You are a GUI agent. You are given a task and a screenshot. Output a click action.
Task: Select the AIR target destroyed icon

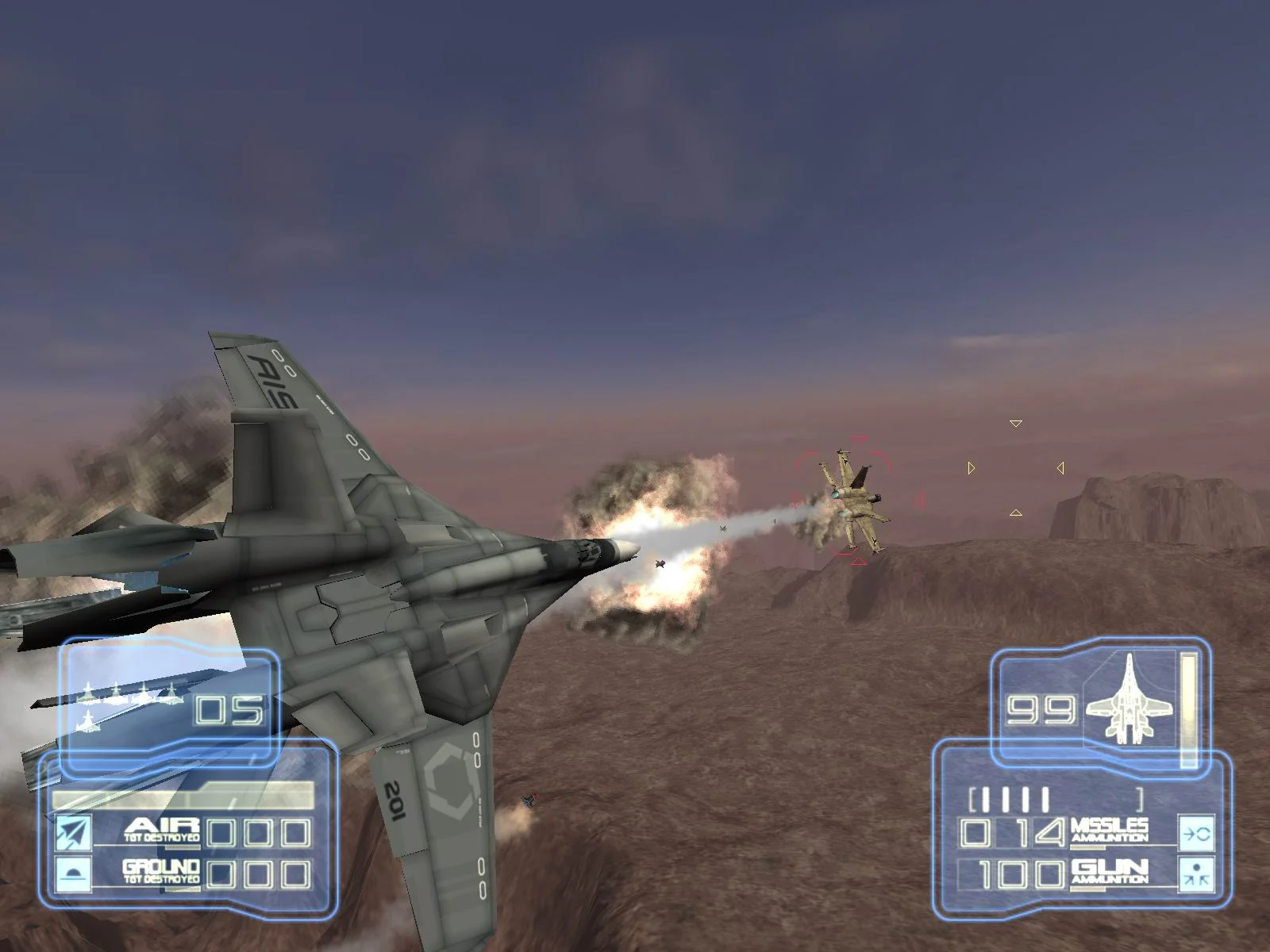pyautogui.click(x=71, y=831)
